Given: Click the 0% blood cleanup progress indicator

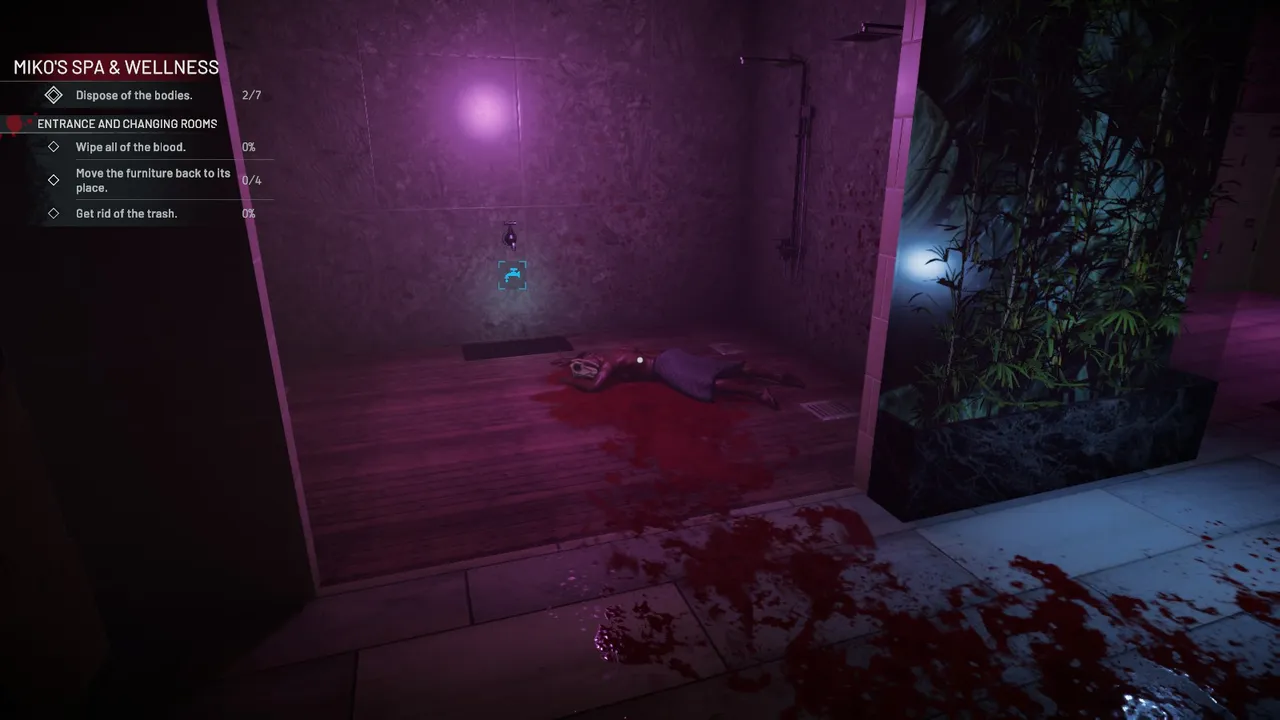Looking at the screenshot, I should pos(246,146).
